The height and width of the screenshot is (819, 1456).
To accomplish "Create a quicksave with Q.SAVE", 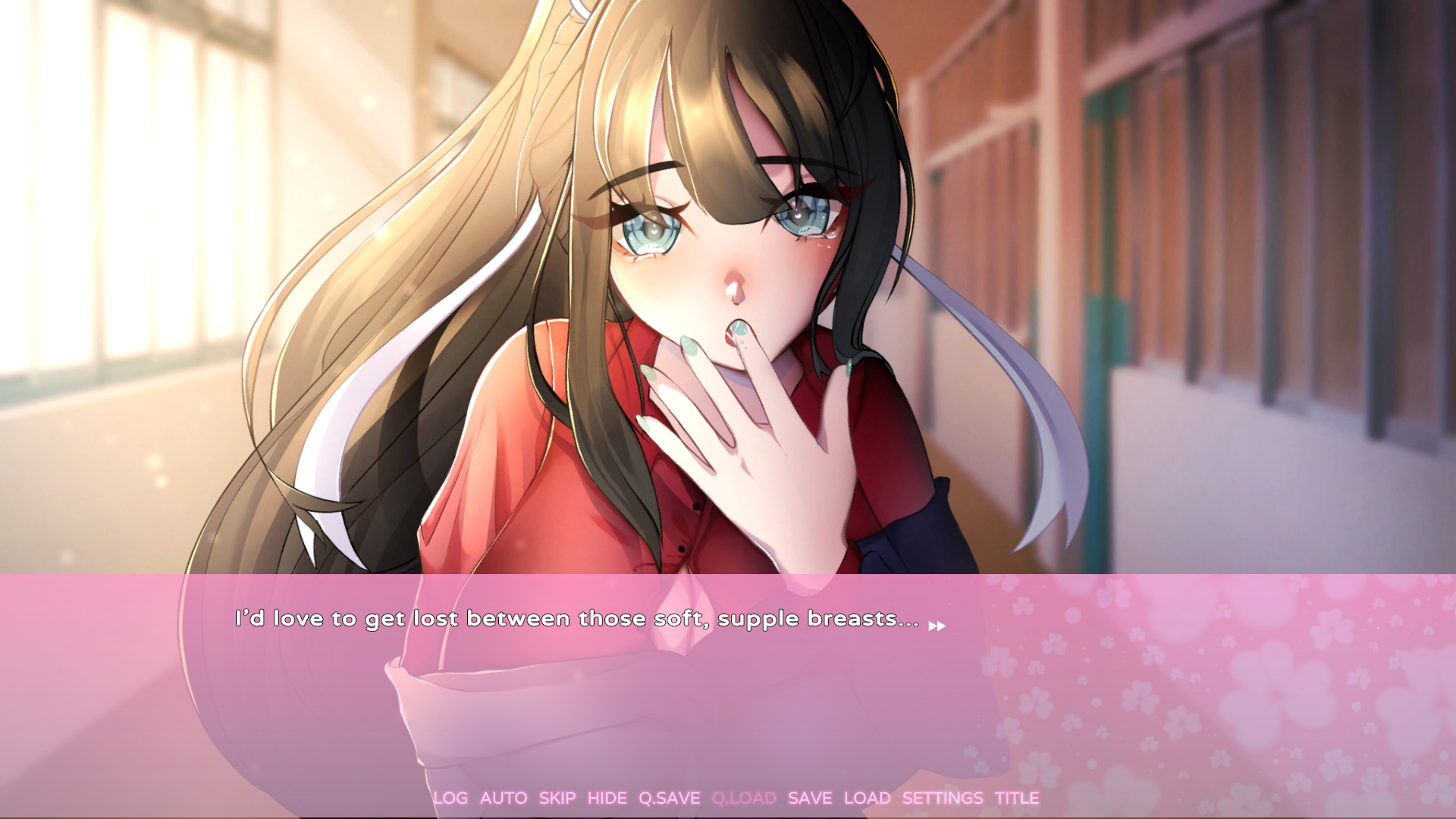I will tap(669, 798).
